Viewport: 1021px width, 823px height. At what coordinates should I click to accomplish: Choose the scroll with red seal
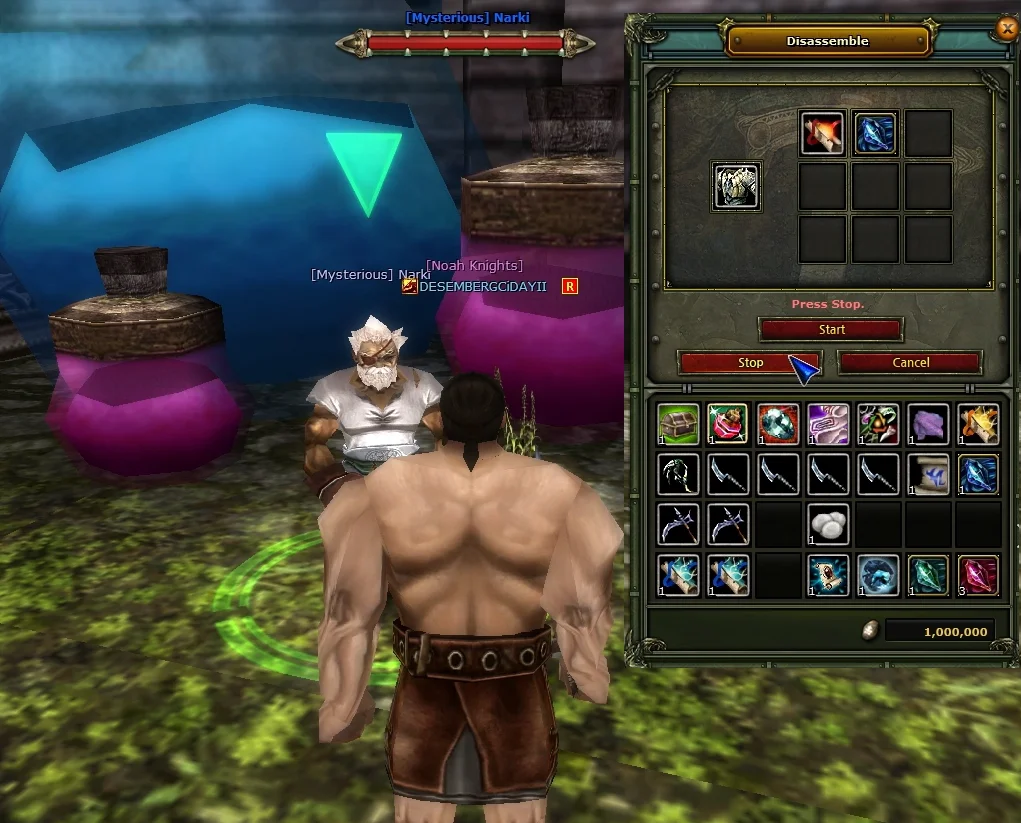(828, 576)
